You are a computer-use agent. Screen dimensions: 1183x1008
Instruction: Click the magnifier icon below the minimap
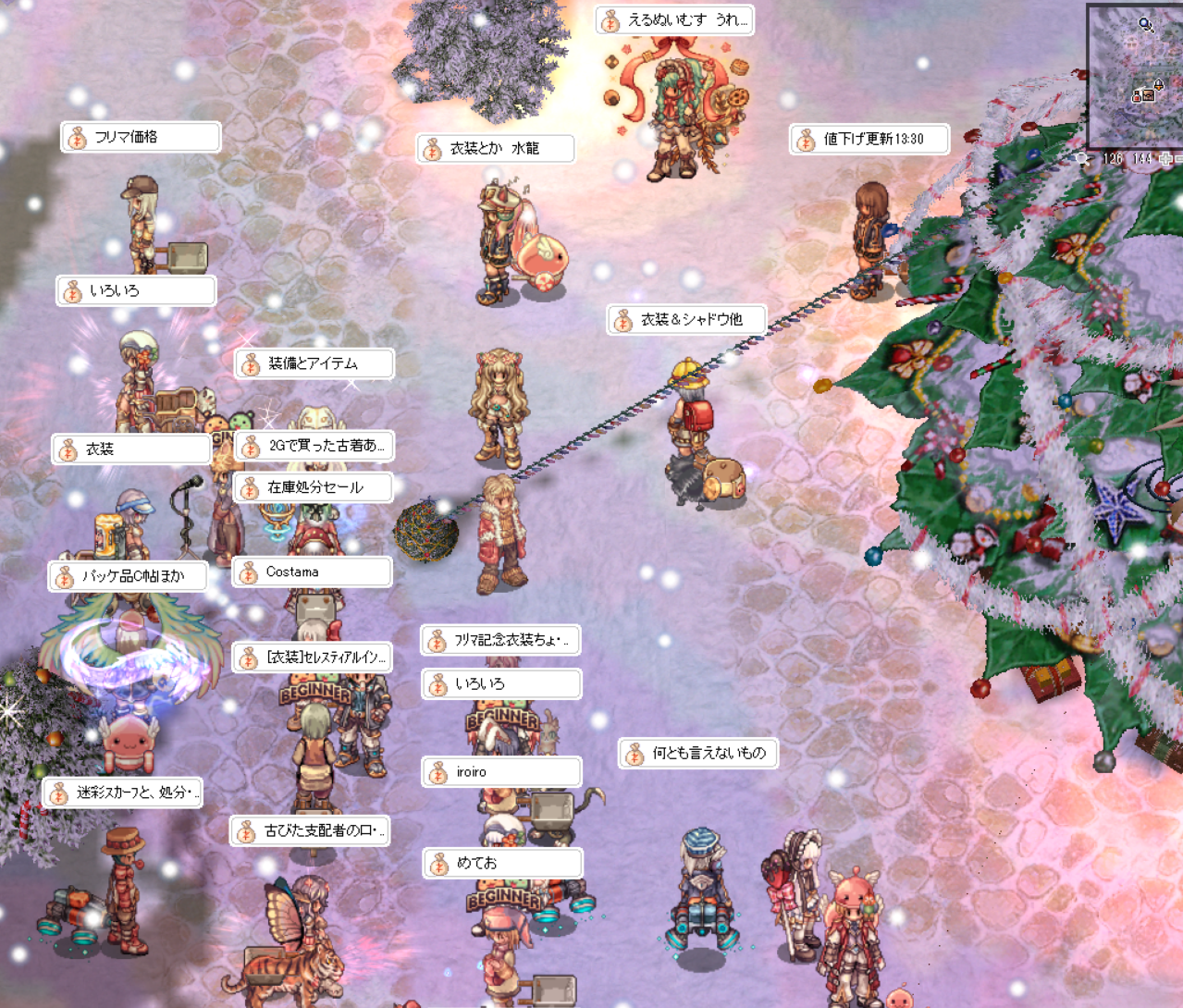click(x=1082, y=159)
